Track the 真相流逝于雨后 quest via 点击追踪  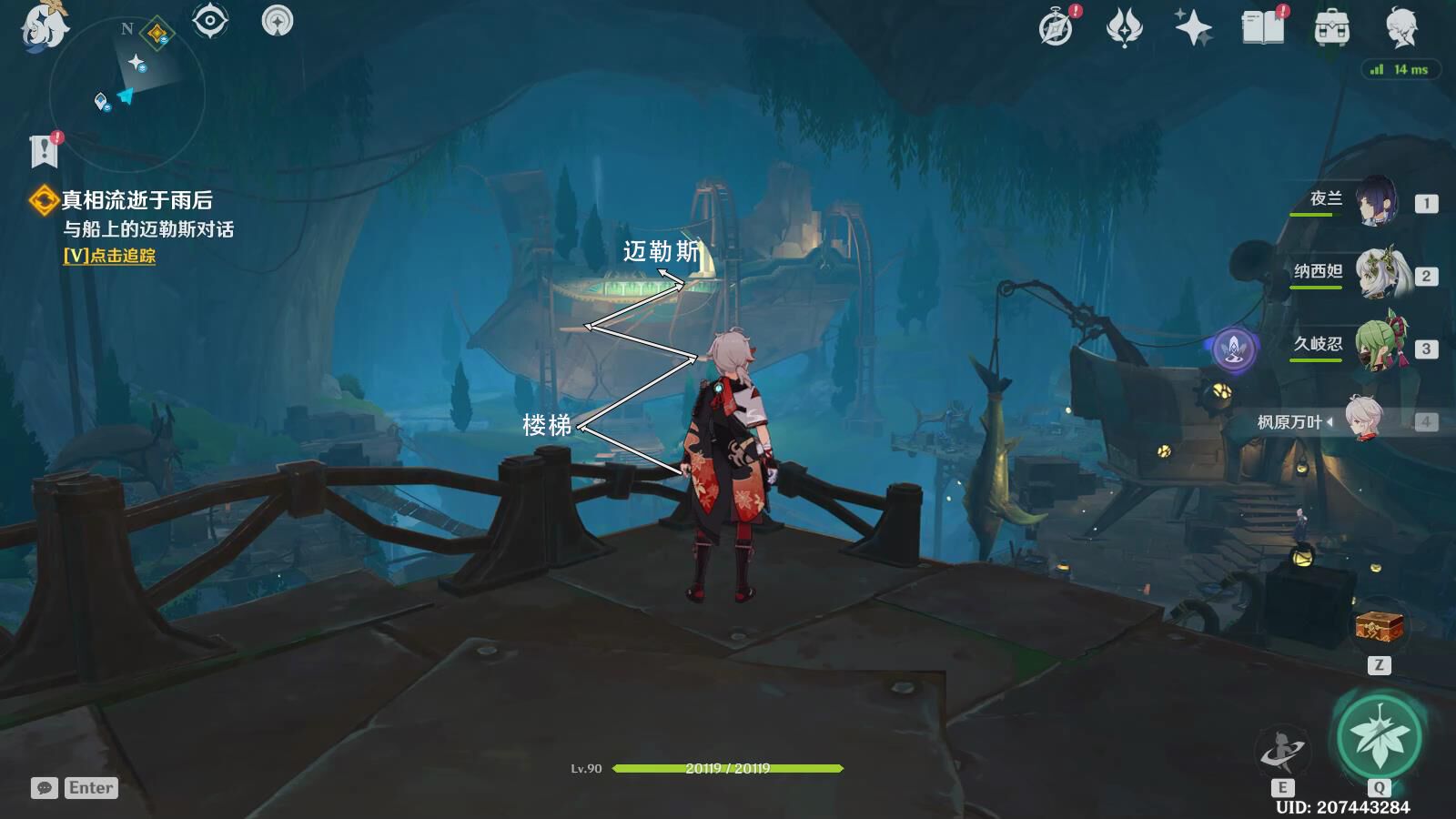point(109,256)
